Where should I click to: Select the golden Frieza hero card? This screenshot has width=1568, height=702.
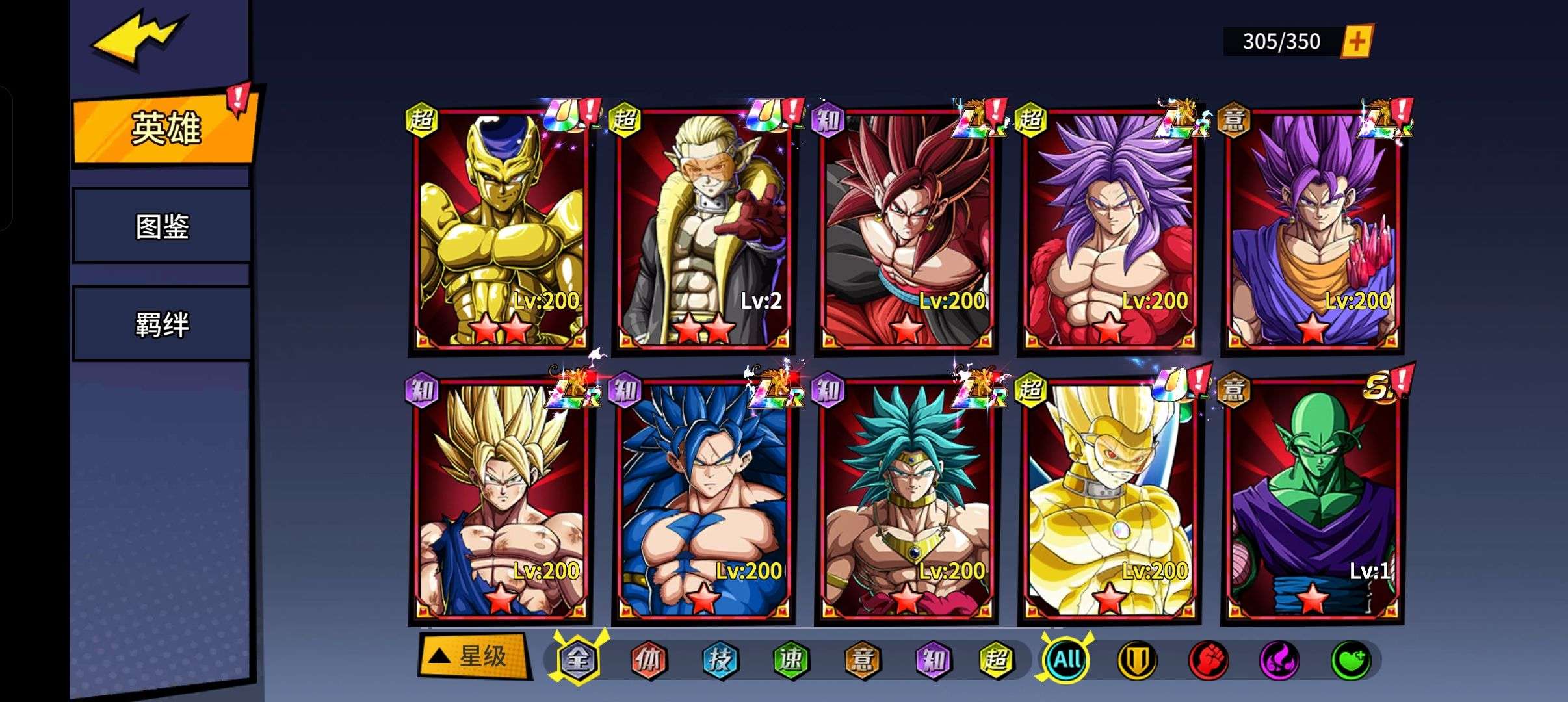pyautogui.click(x=501, y=231)
